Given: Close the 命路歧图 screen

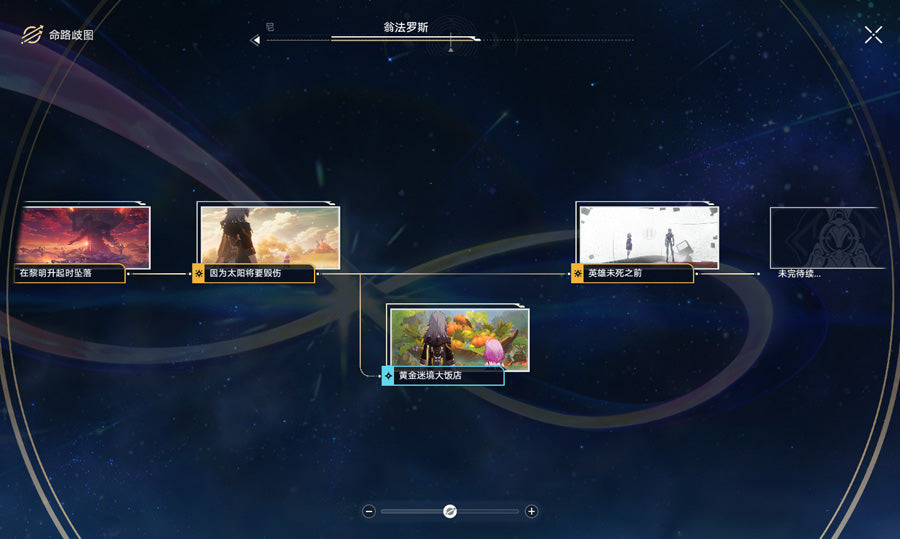Looking at the screenshot, I should (873, 35).
